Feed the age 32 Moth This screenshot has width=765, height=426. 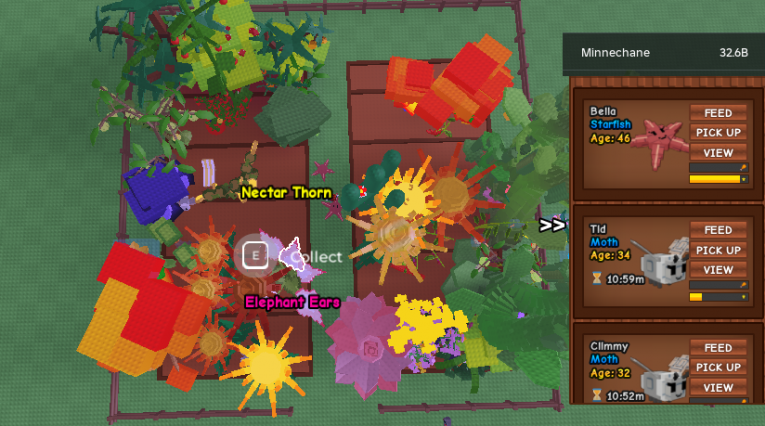(x=718, y=348)
